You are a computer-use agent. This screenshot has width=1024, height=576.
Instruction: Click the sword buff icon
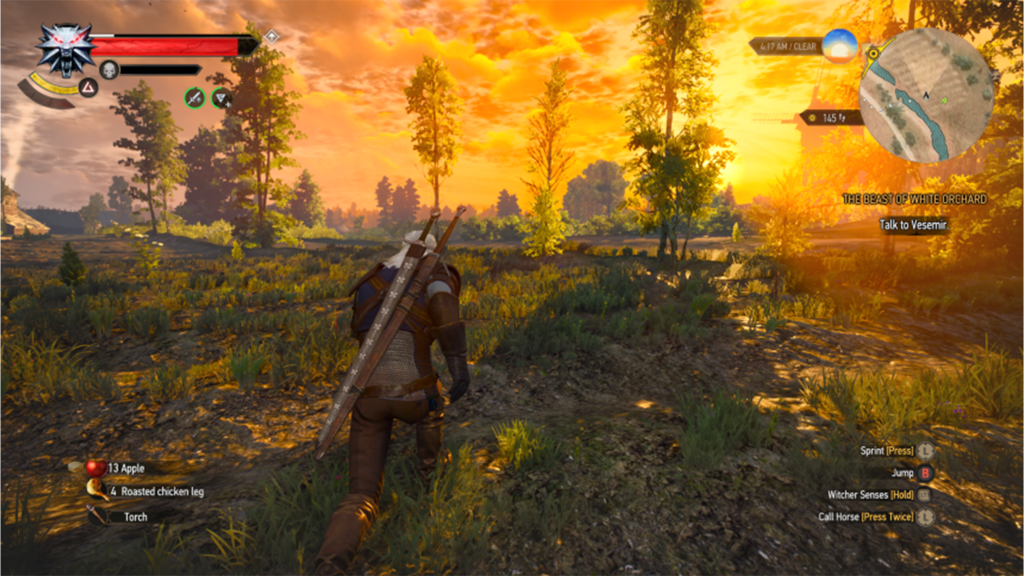point(195,97)
